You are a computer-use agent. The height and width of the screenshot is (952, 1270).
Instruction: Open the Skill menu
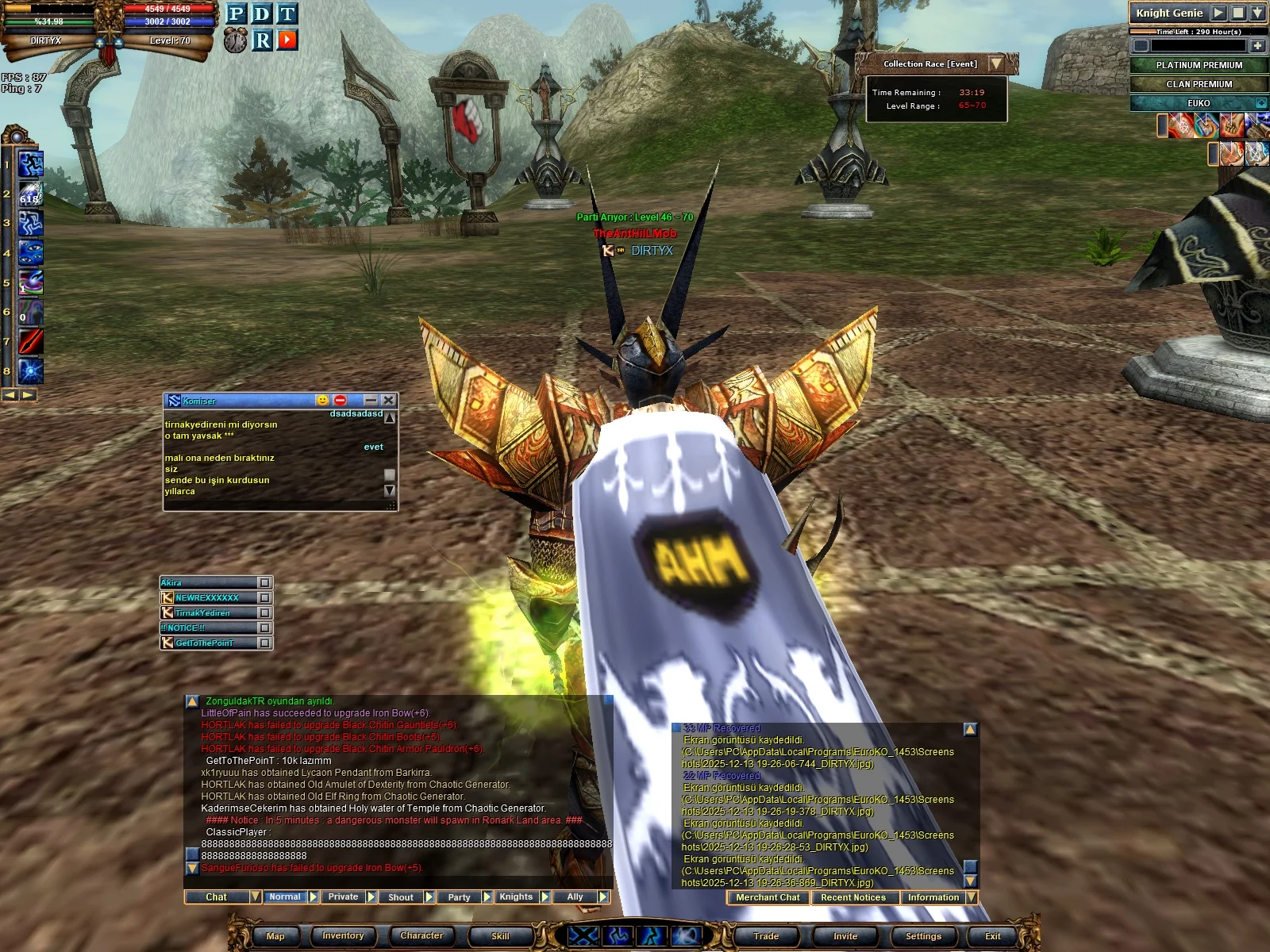[x=500, y=936]
